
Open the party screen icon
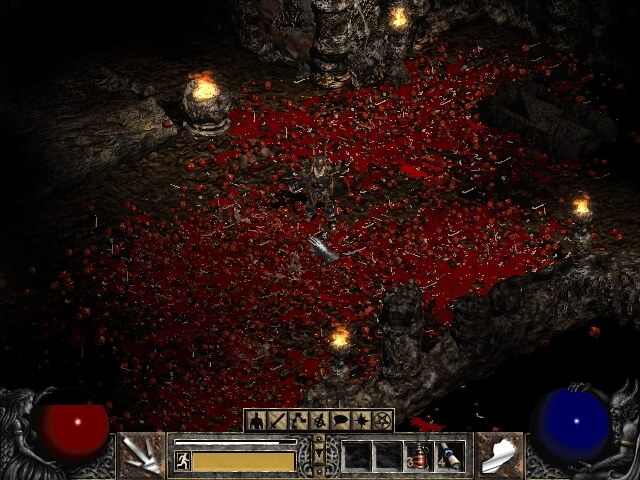click(319, 421)
